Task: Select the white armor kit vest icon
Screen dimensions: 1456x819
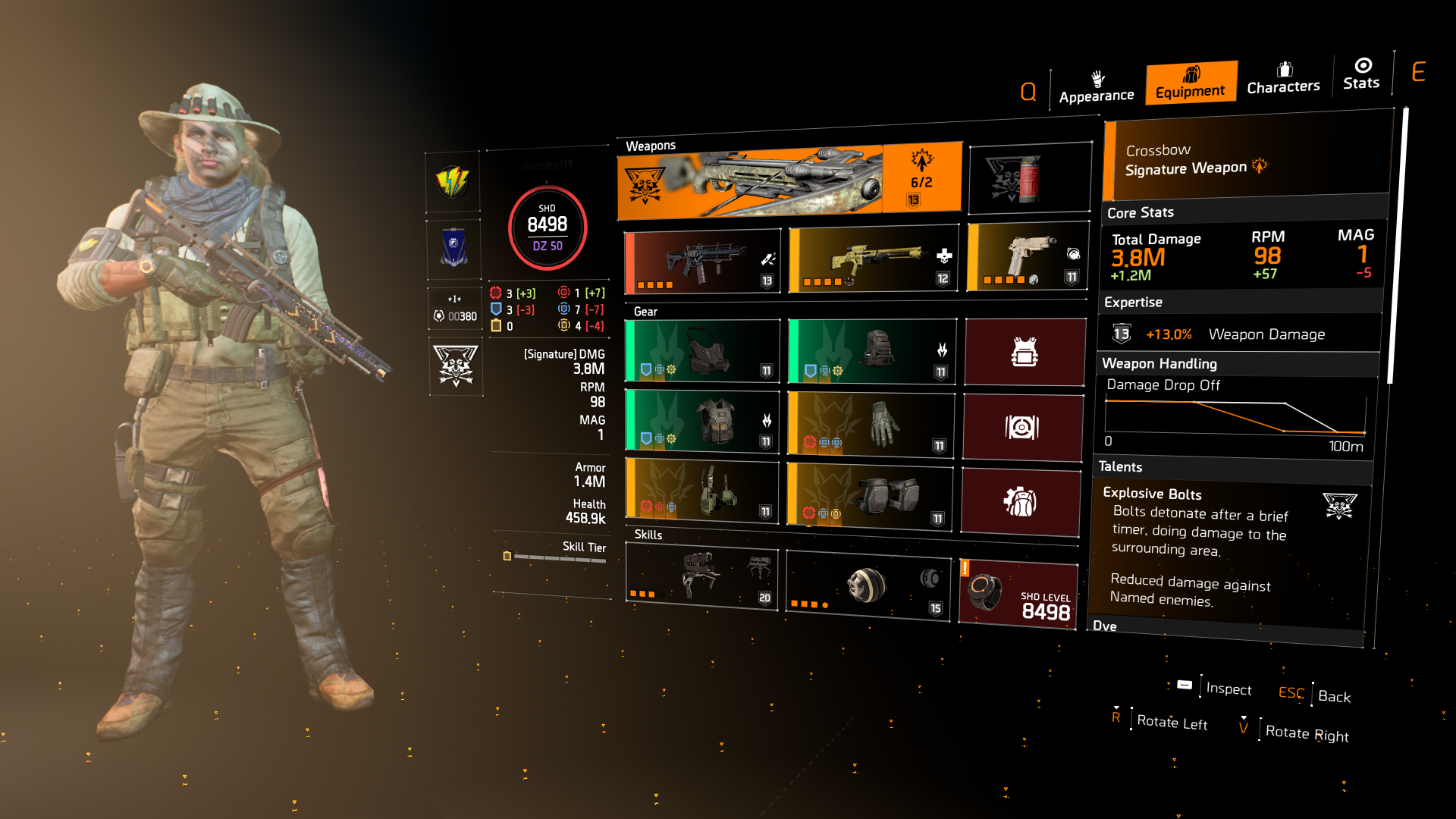Action: click(x=1024, y=351)
